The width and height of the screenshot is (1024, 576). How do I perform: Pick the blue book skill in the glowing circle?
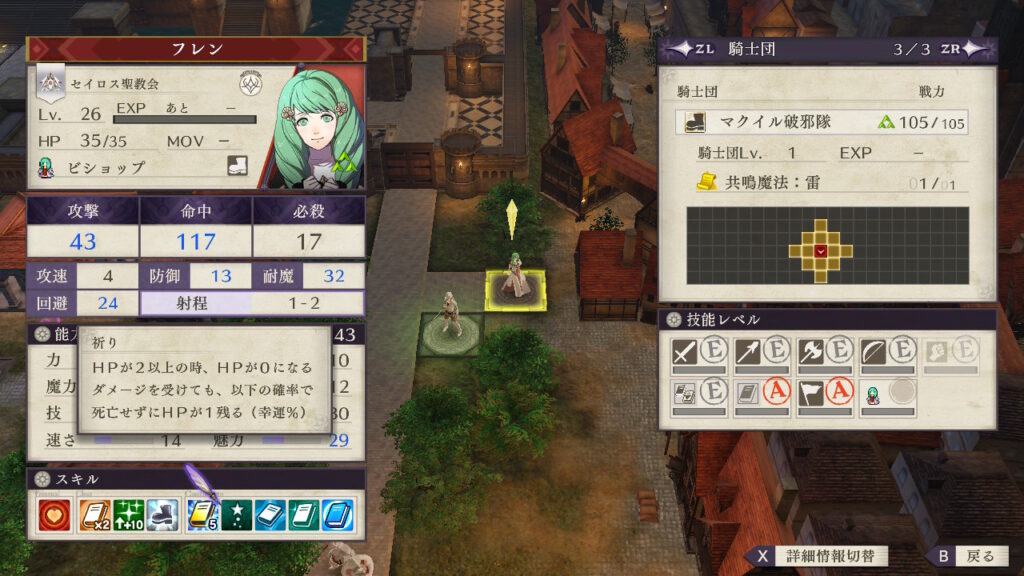tap(338, 514)
